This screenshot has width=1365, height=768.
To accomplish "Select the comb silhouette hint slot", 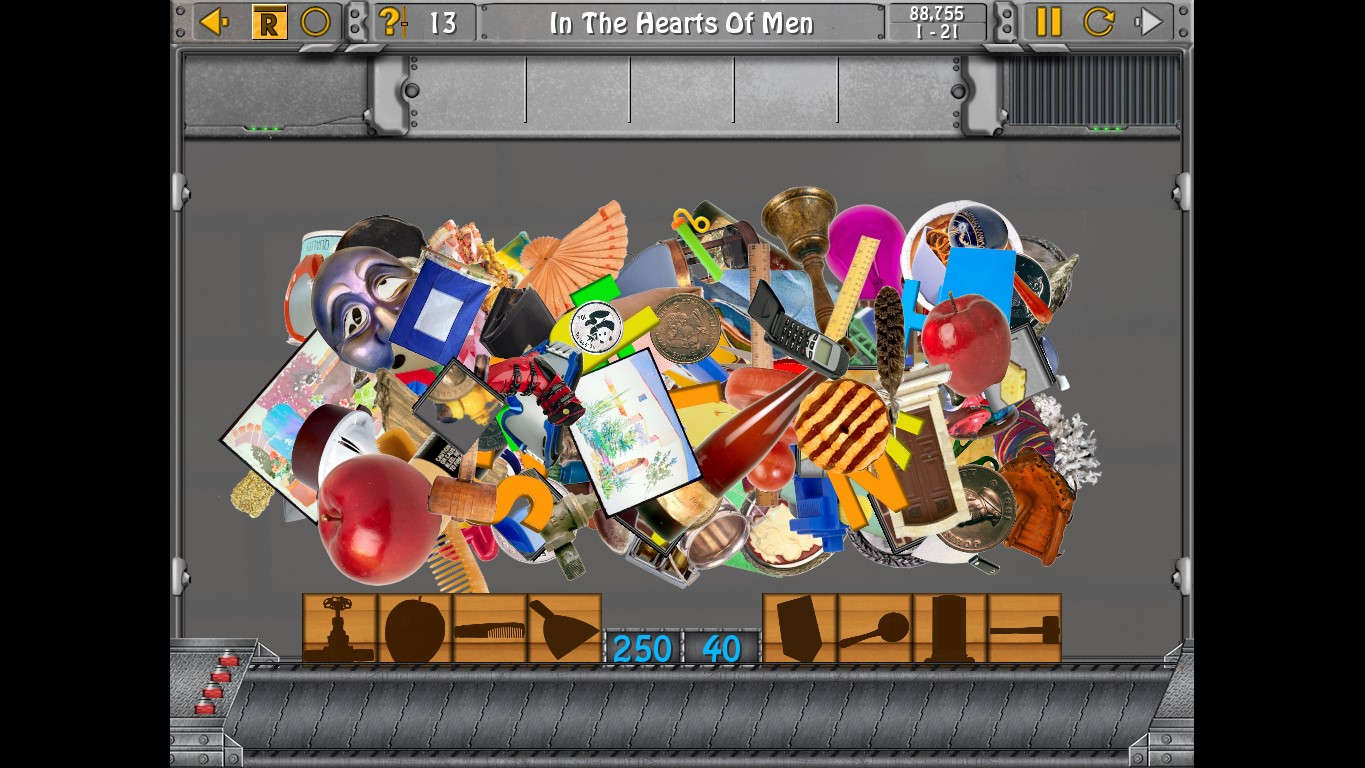I will point(490,628).
